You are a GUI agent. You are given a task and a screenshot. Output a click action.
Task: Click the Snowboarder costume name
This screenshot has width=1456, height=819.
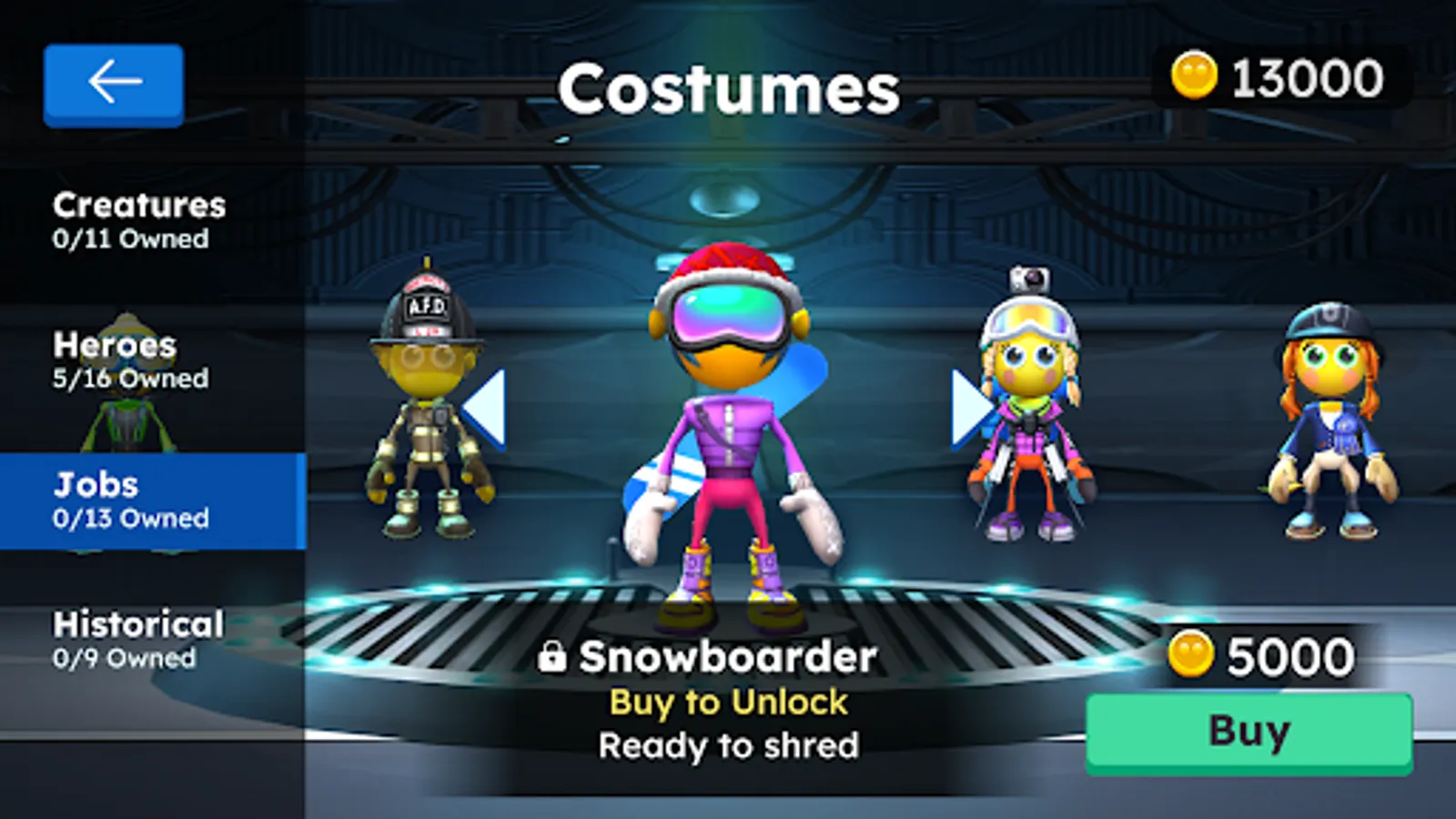click(728, 656)
